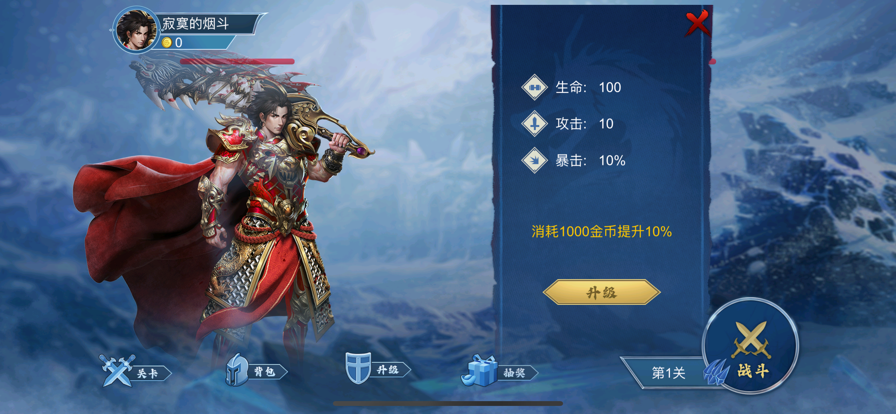The width and height of the screenshot is (896, 414).
Task: Close the upgrade panel with red X
Action: click(x=697, y=22)
